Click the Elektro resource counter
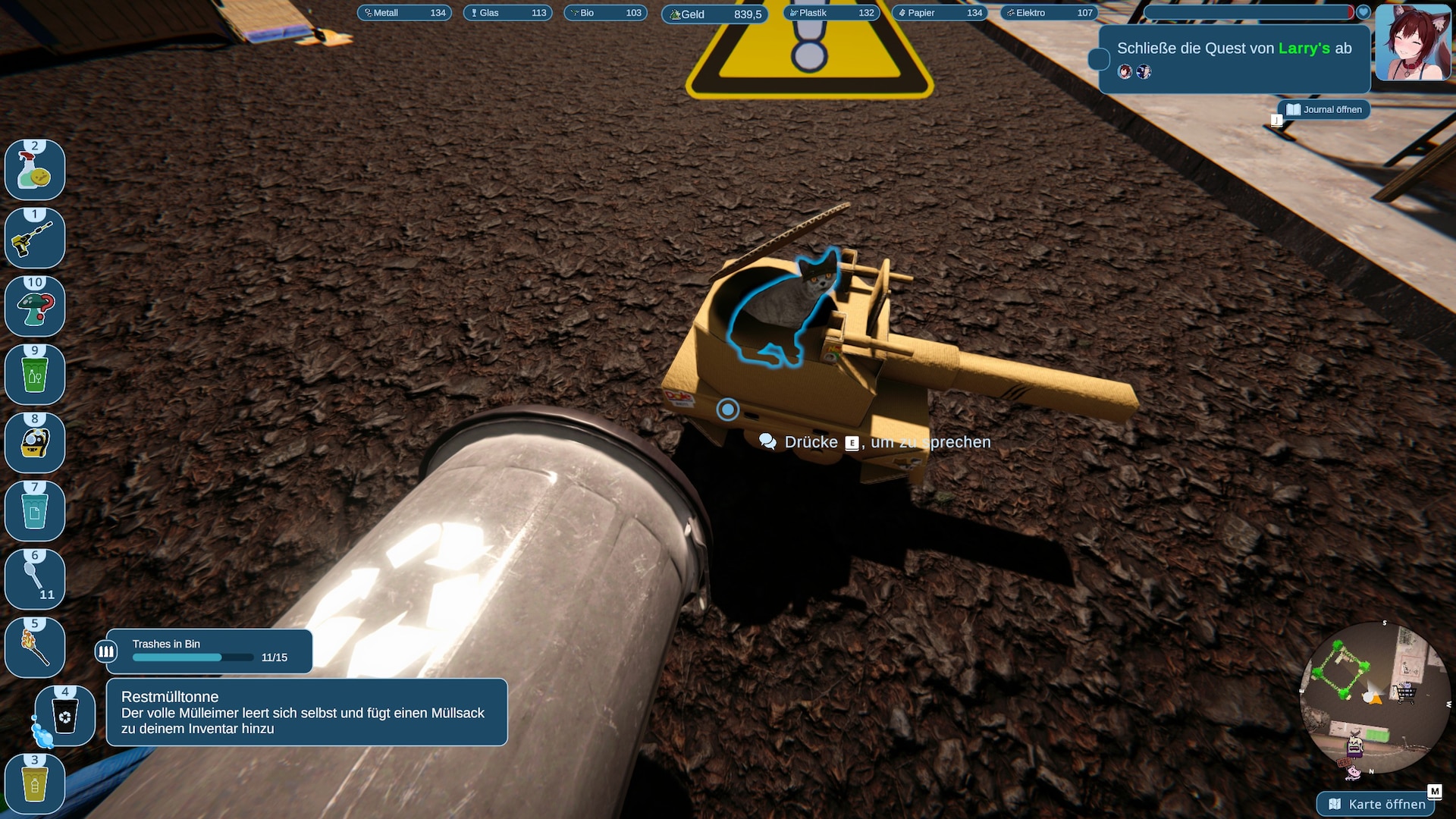This screenshot has width=1456, height=819. coord(1050,13)
